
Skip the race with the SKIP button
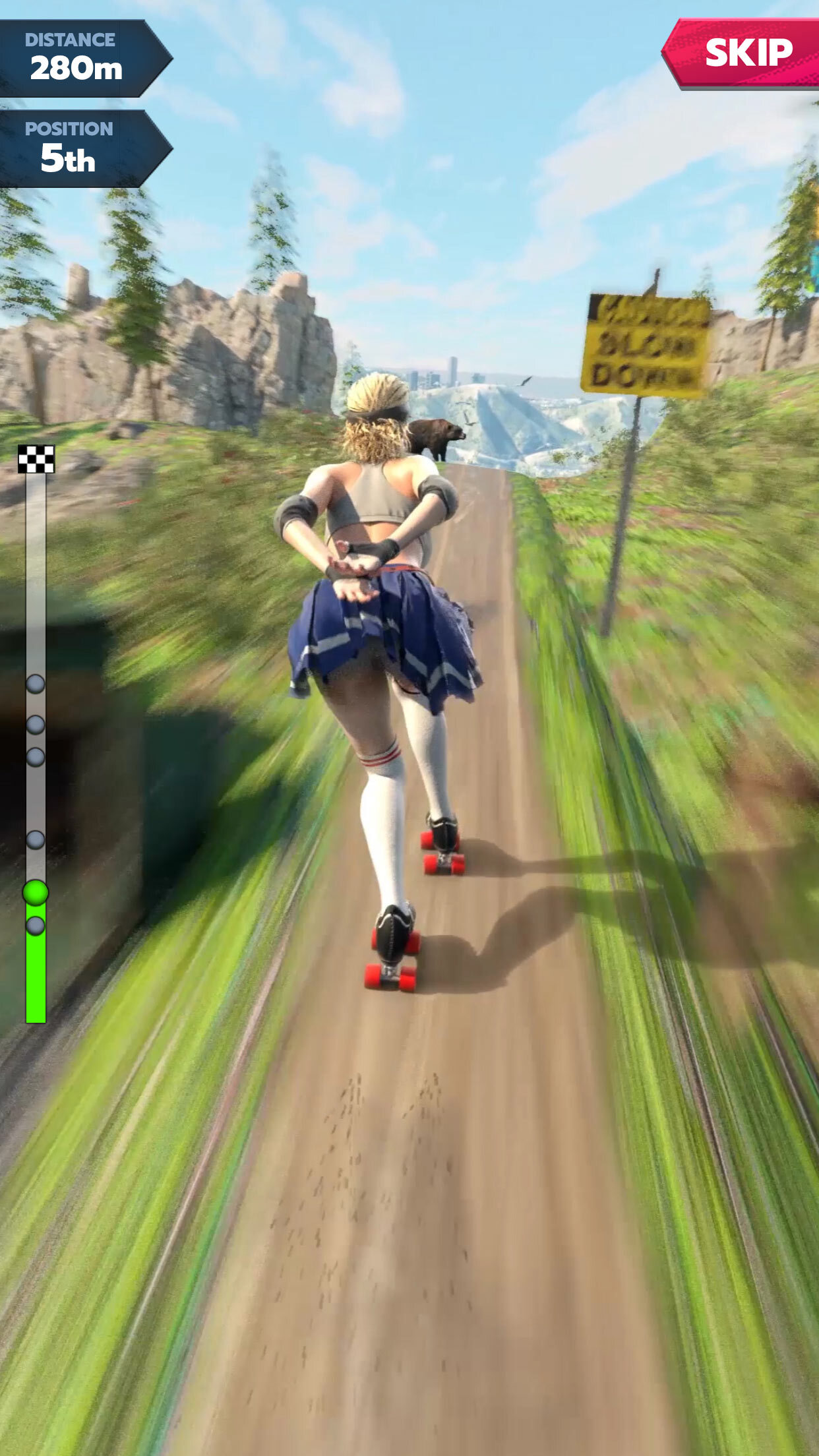747,53
